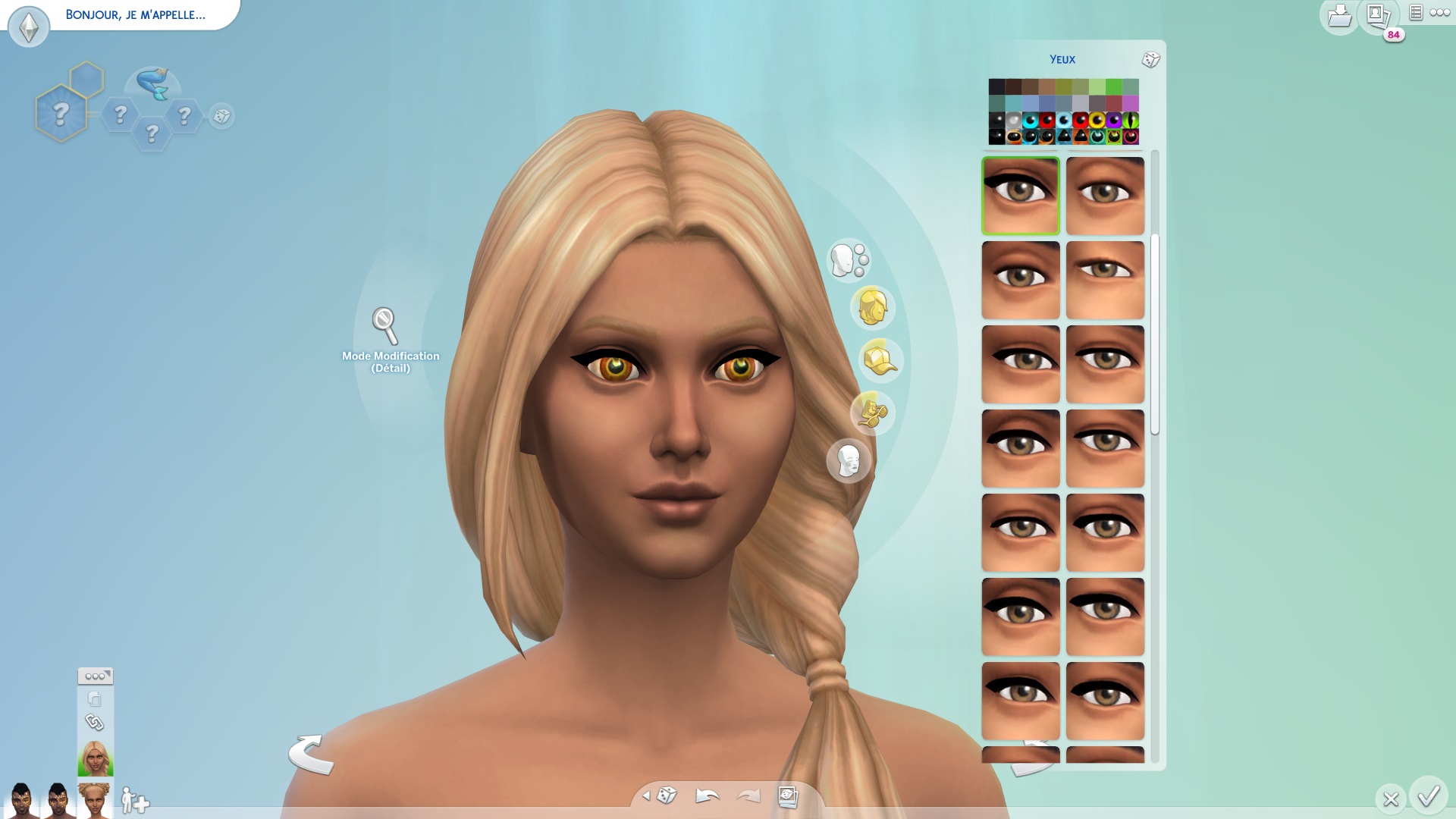1456x819 pixels.
Task: Pick the bright green eye color swatch
Action: pyautogui.click(x=1113, y=87)
